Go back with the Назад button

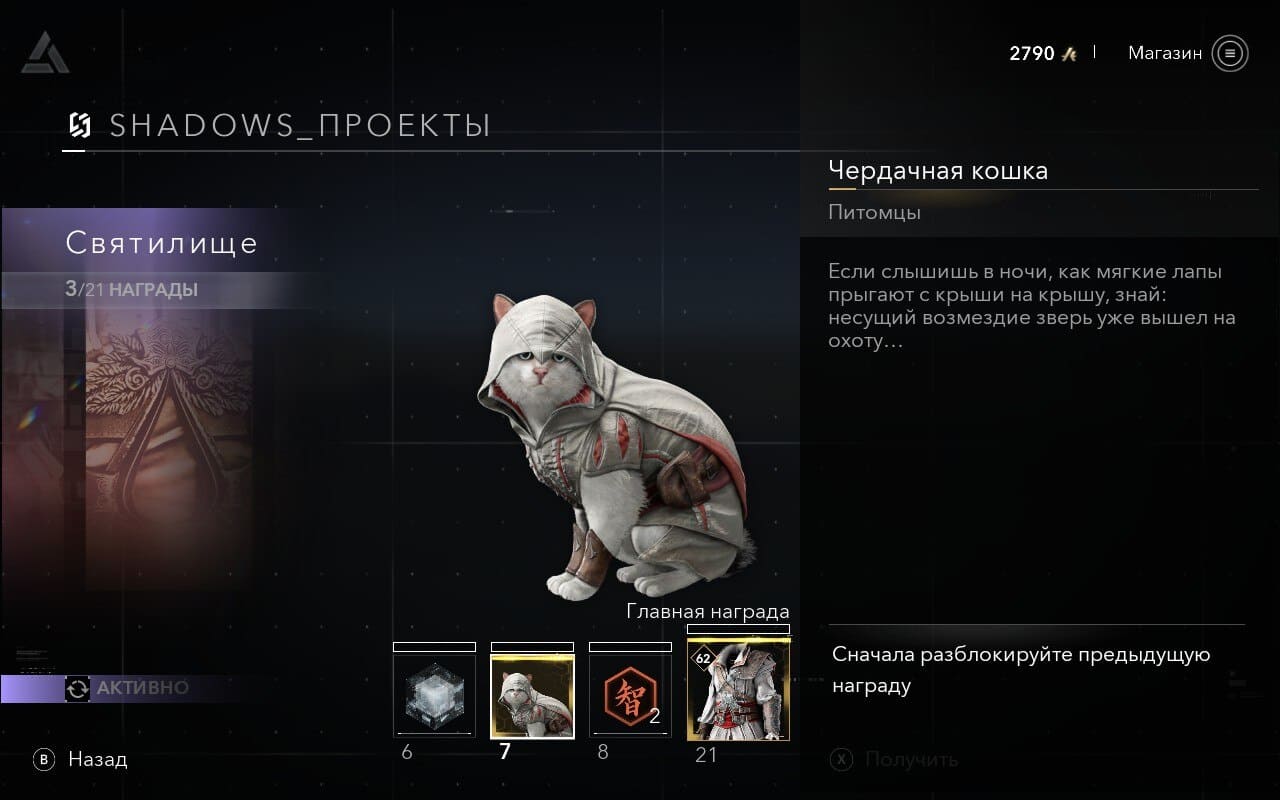click(x=84, y=760)
